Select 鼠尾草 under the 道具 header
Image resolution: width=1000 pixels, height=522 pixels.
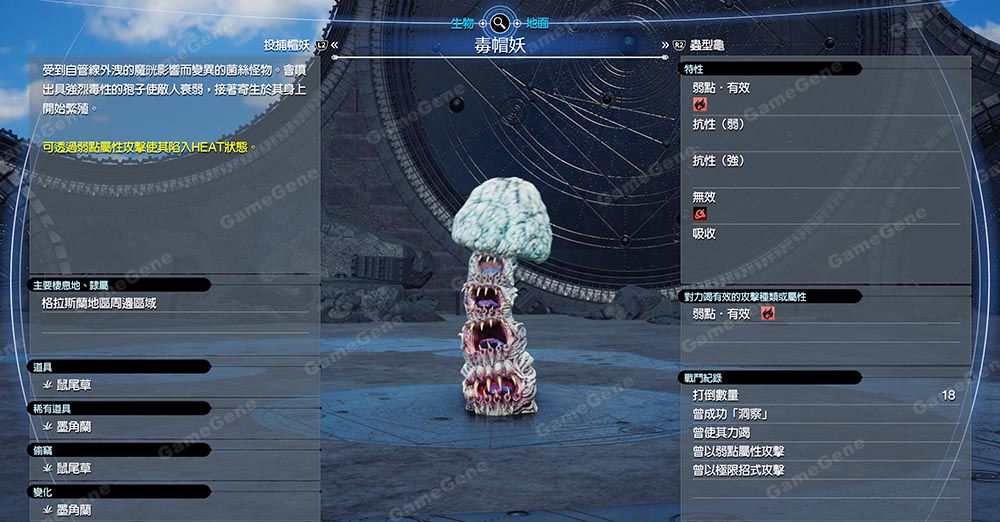[74, 385]
